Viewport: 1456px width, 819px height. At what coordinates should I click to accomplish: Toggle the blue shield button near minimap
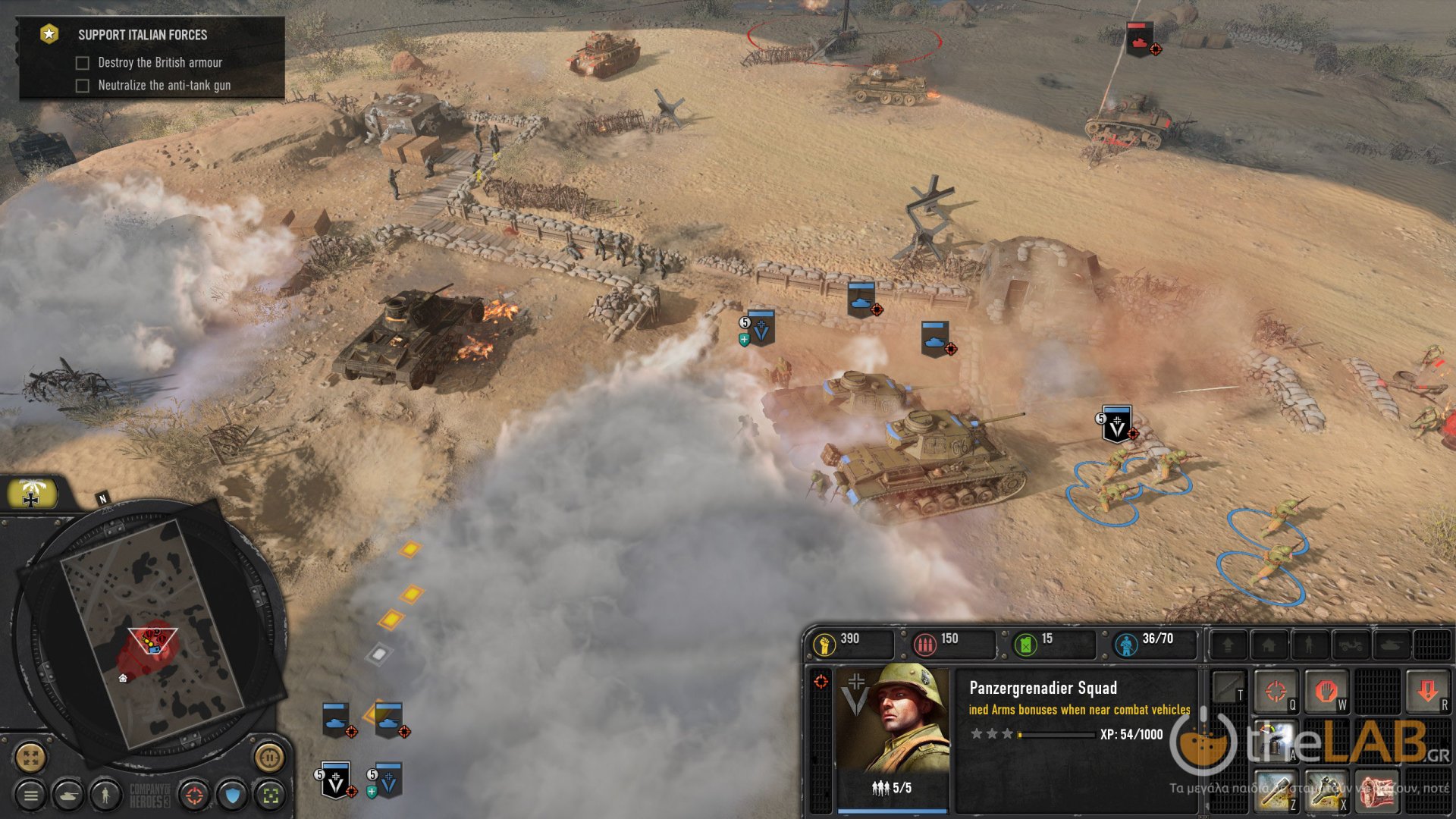pyautogui.click(x=233, y=796)
